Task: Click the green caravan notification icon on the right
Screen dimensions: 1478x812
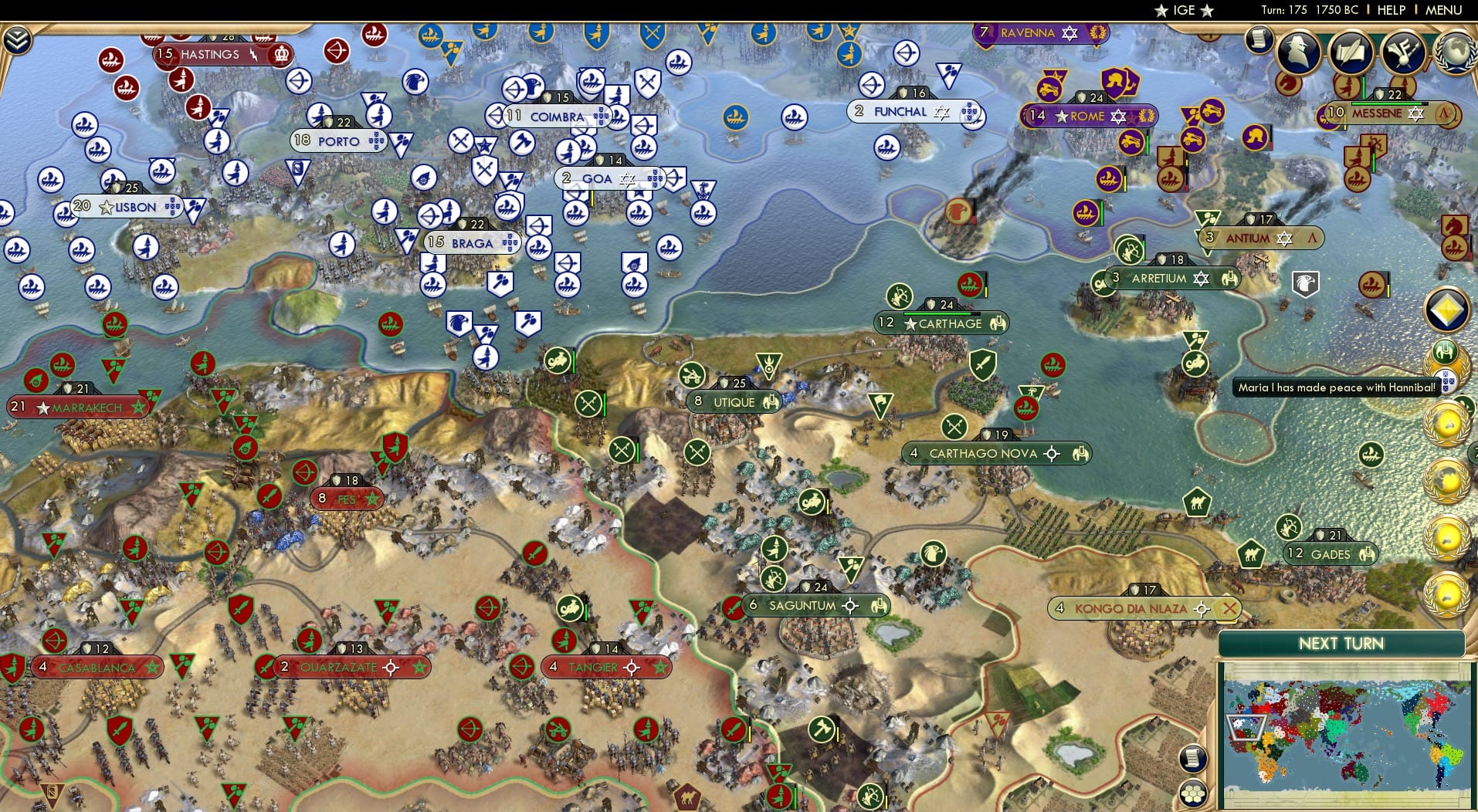Action: click(x=1446, y=351)
